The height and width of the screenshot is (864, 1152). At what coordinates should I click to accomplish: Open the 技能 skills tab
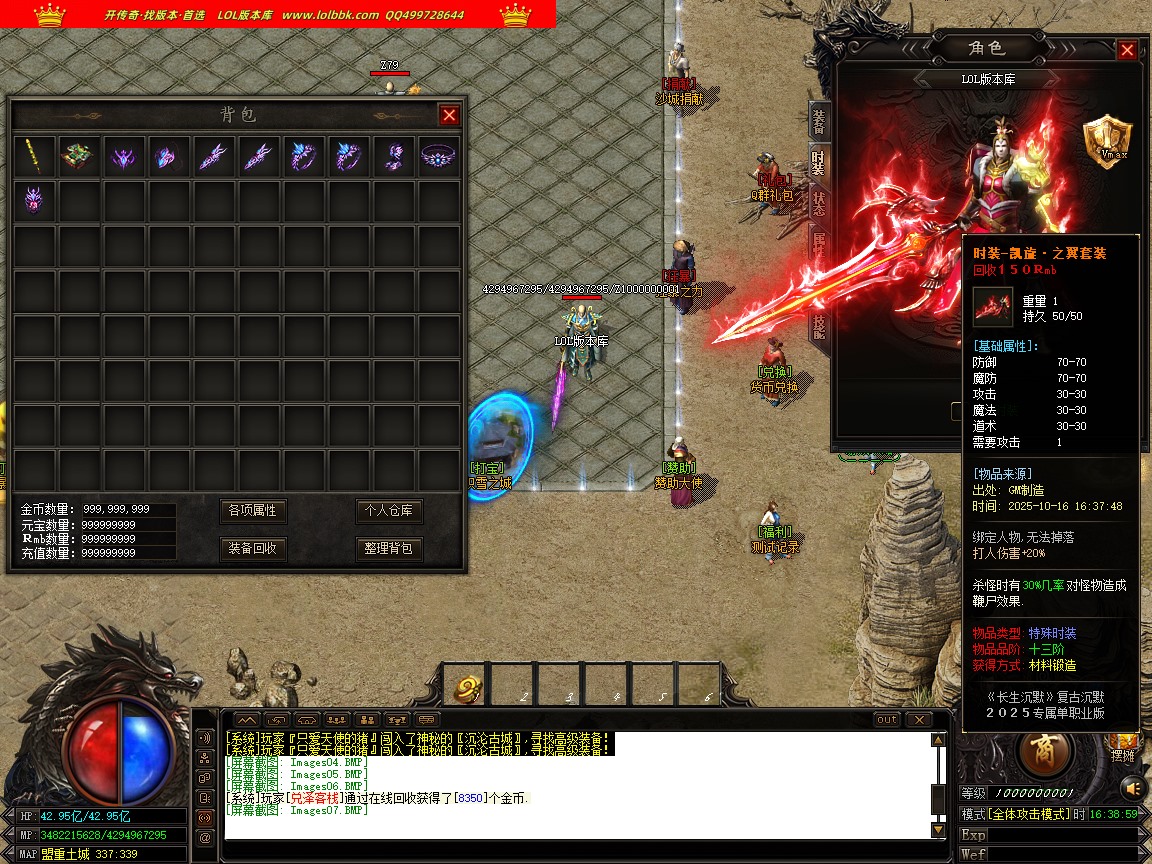819,327
